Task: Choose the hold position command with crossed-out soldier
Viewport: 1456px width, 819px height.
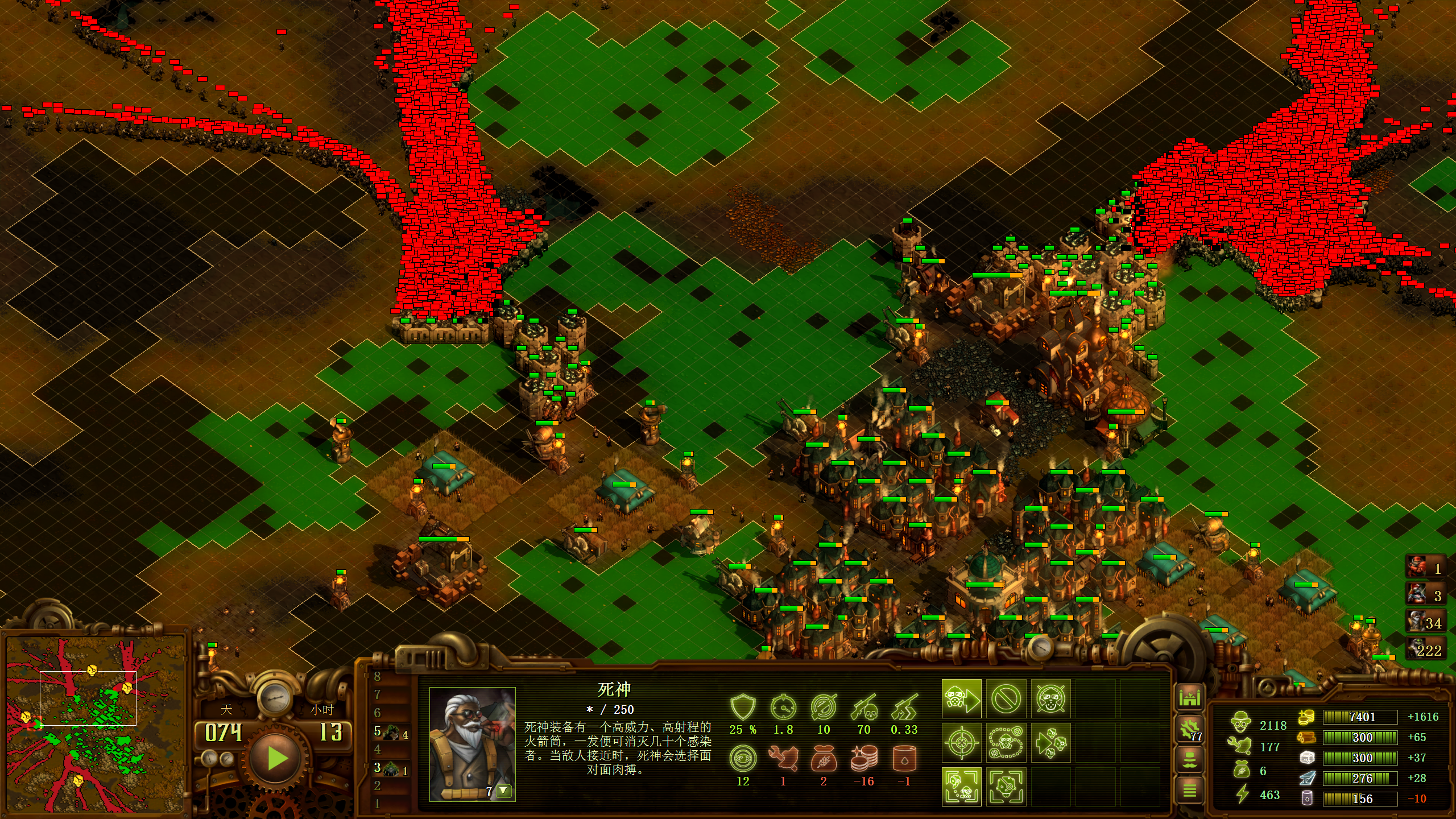Action: pyautogui.click(x=1050, y=698)
